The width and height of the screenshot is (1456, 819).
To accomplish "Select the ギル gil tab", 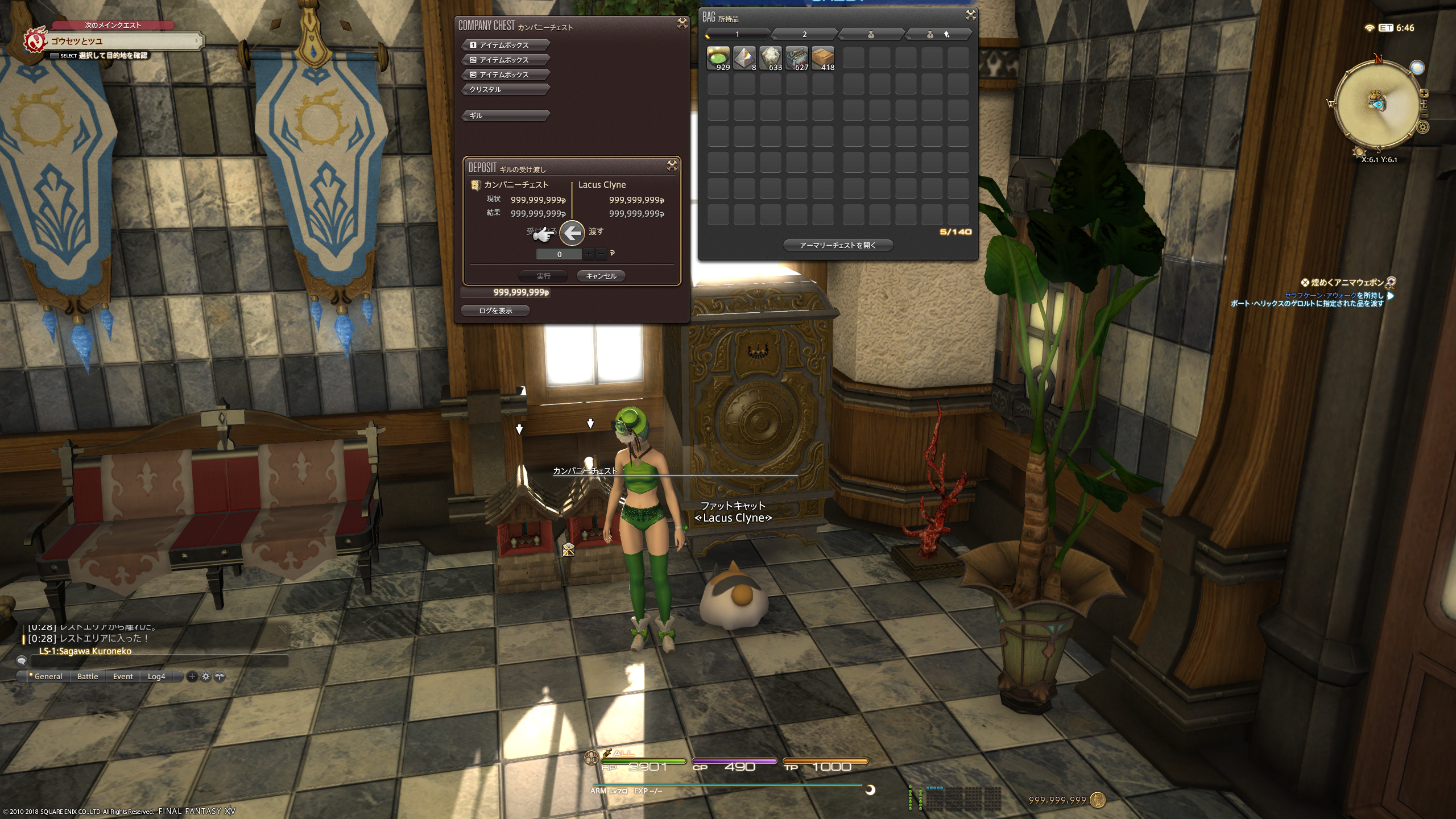I will click(x=505, y=115).
